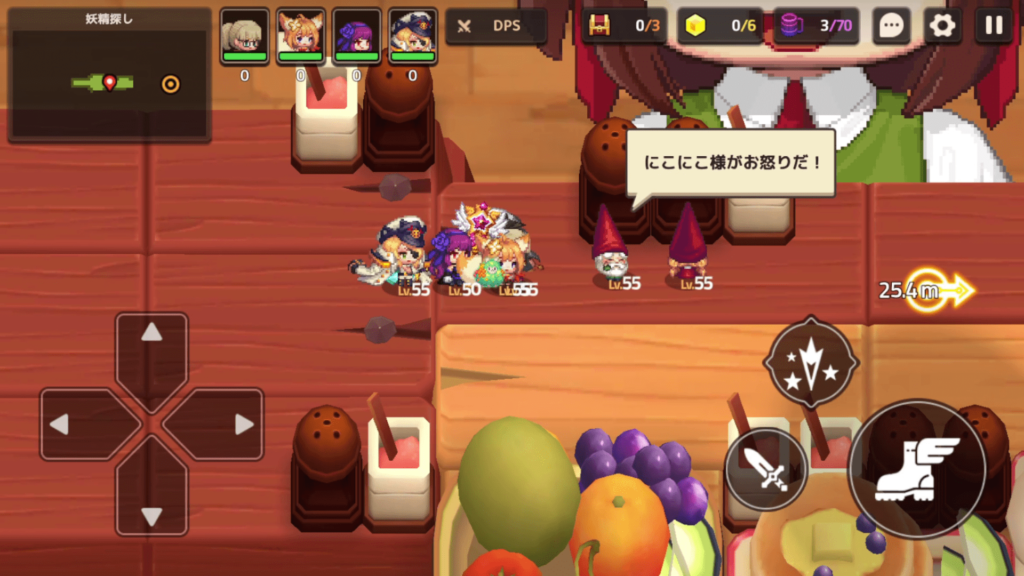Tap the right arrow on the D-pad
Image resolution: width=1024 pixels, height=576 pixels.
click(222, 424)
